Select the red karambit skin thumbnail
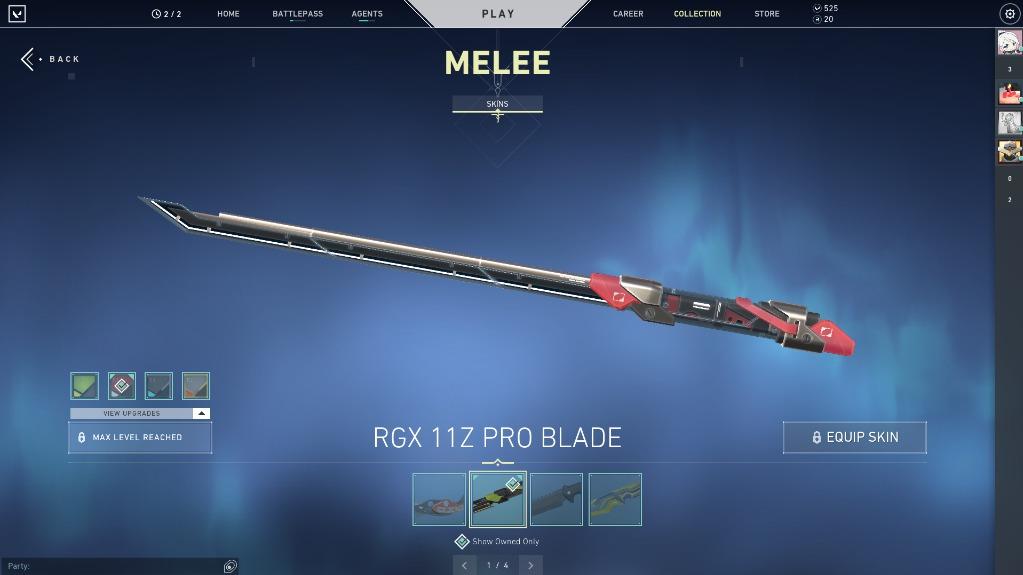1023x575 pixels. point(439,499)
